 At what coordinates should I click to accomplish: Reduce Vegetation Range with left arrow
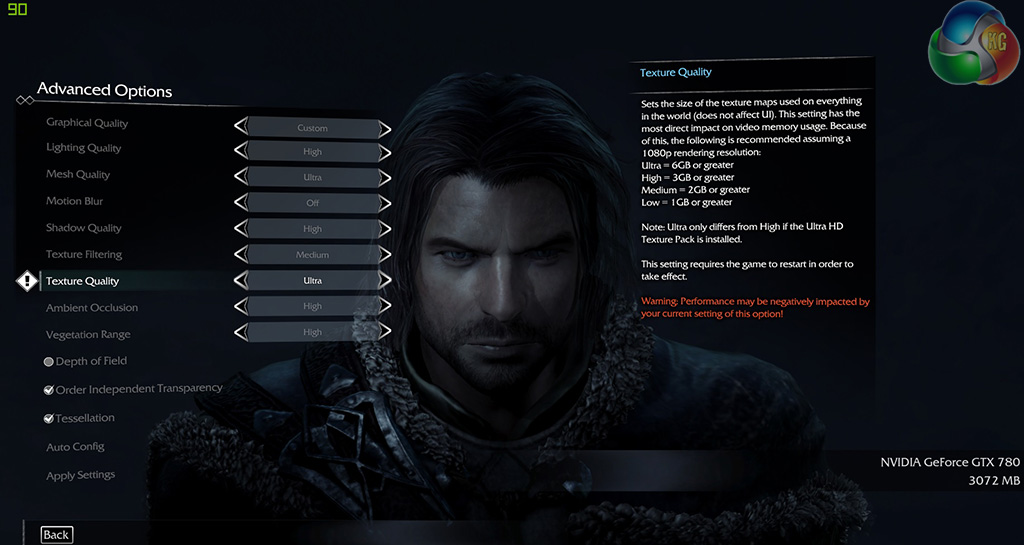click(240, 332)
